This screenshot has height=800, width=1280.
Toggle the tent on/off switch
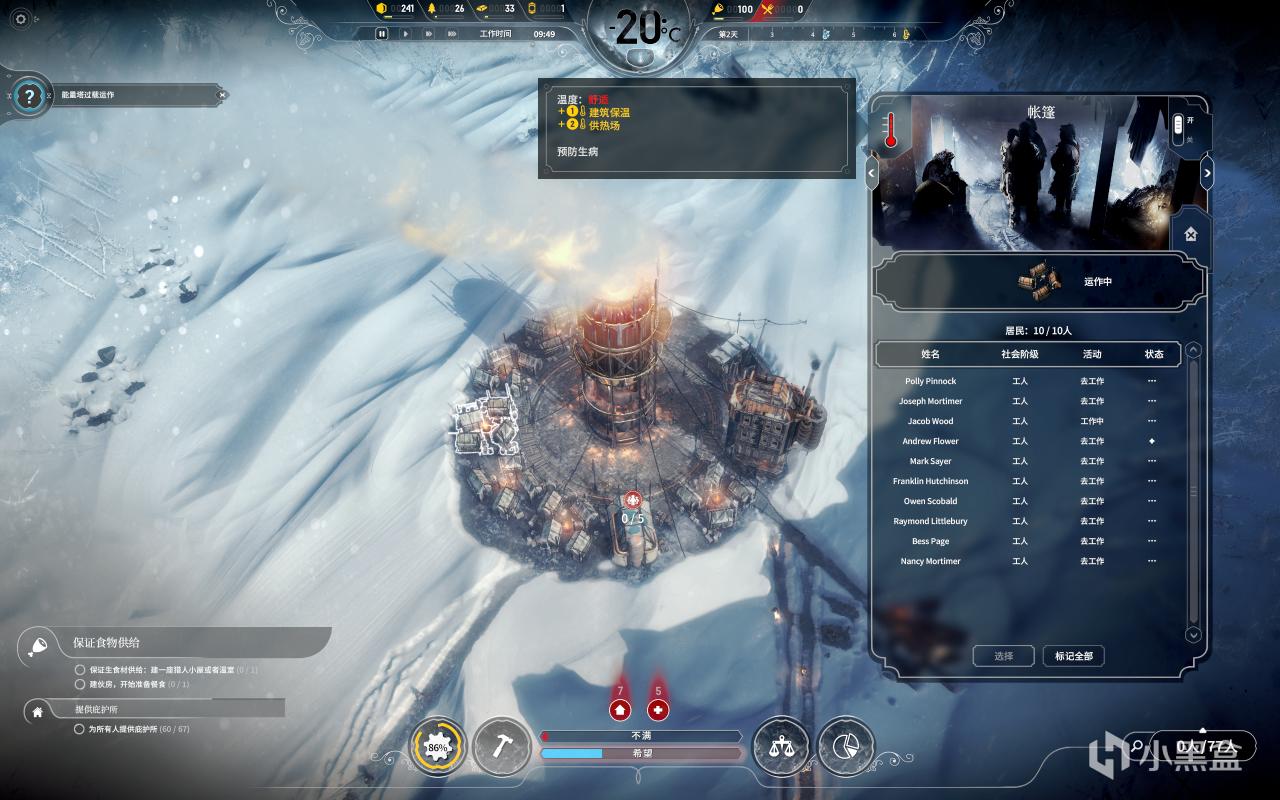[x=1178, y=126]
